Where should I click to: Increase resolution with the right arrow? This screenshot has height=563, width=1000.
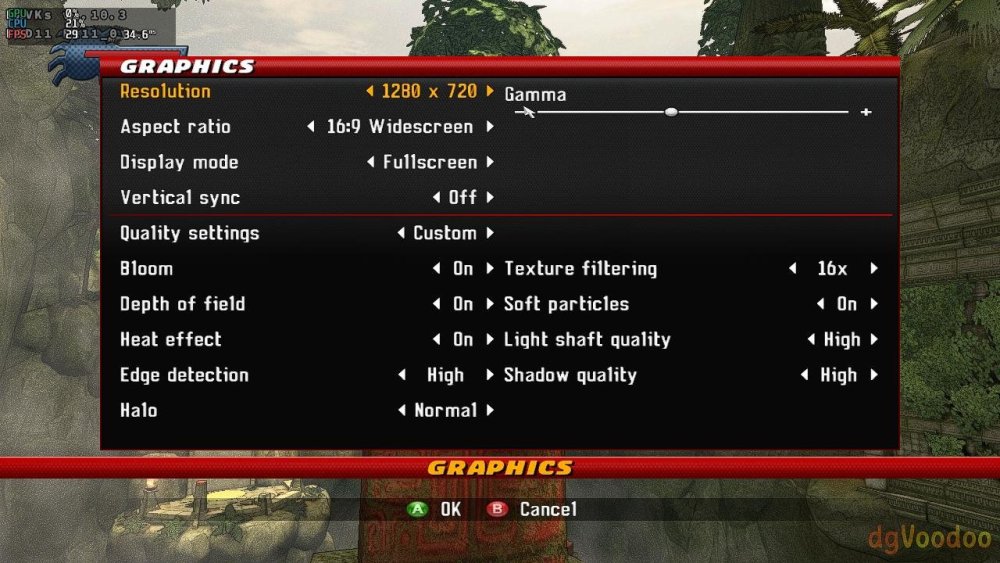490,91
